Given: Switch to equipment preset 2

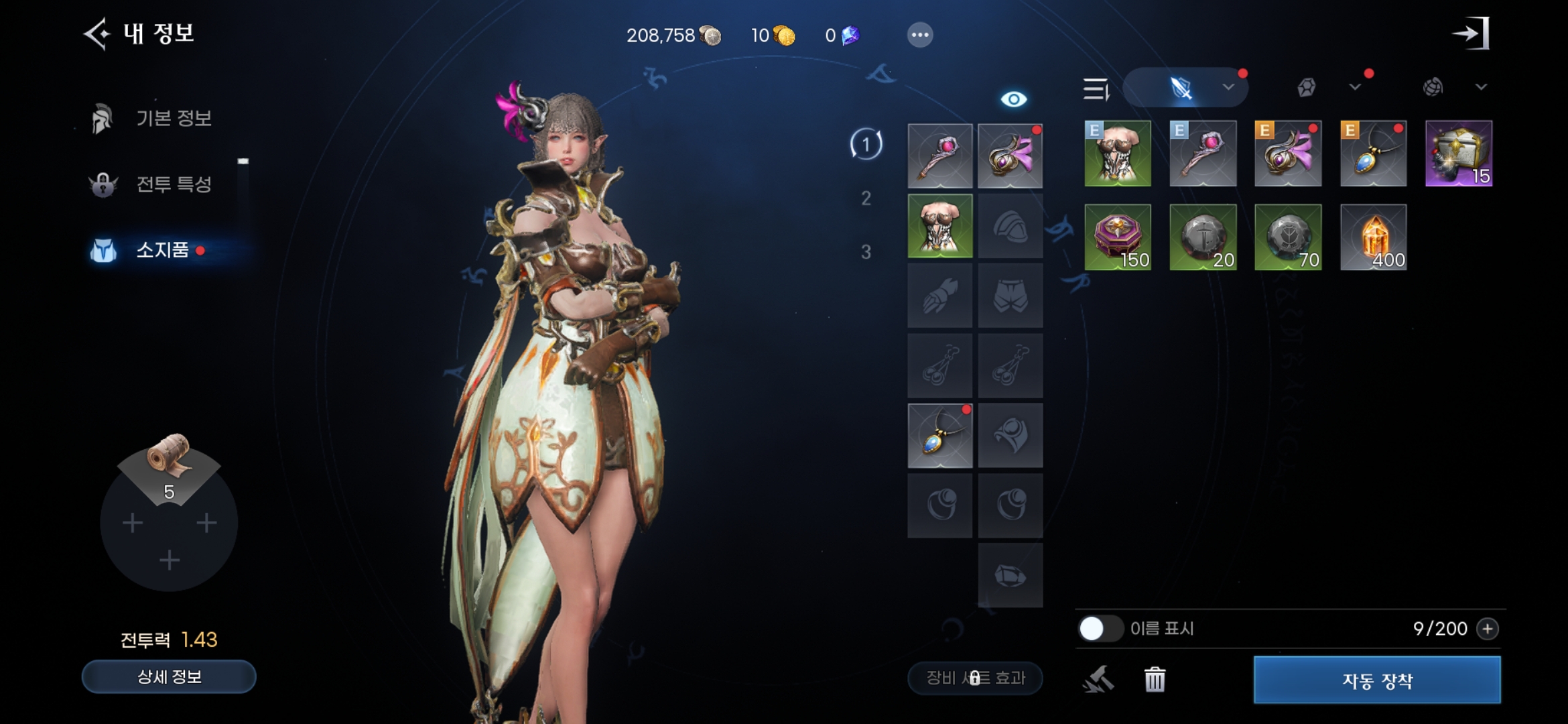Looking at the screenshot, I should pos(866,198).
